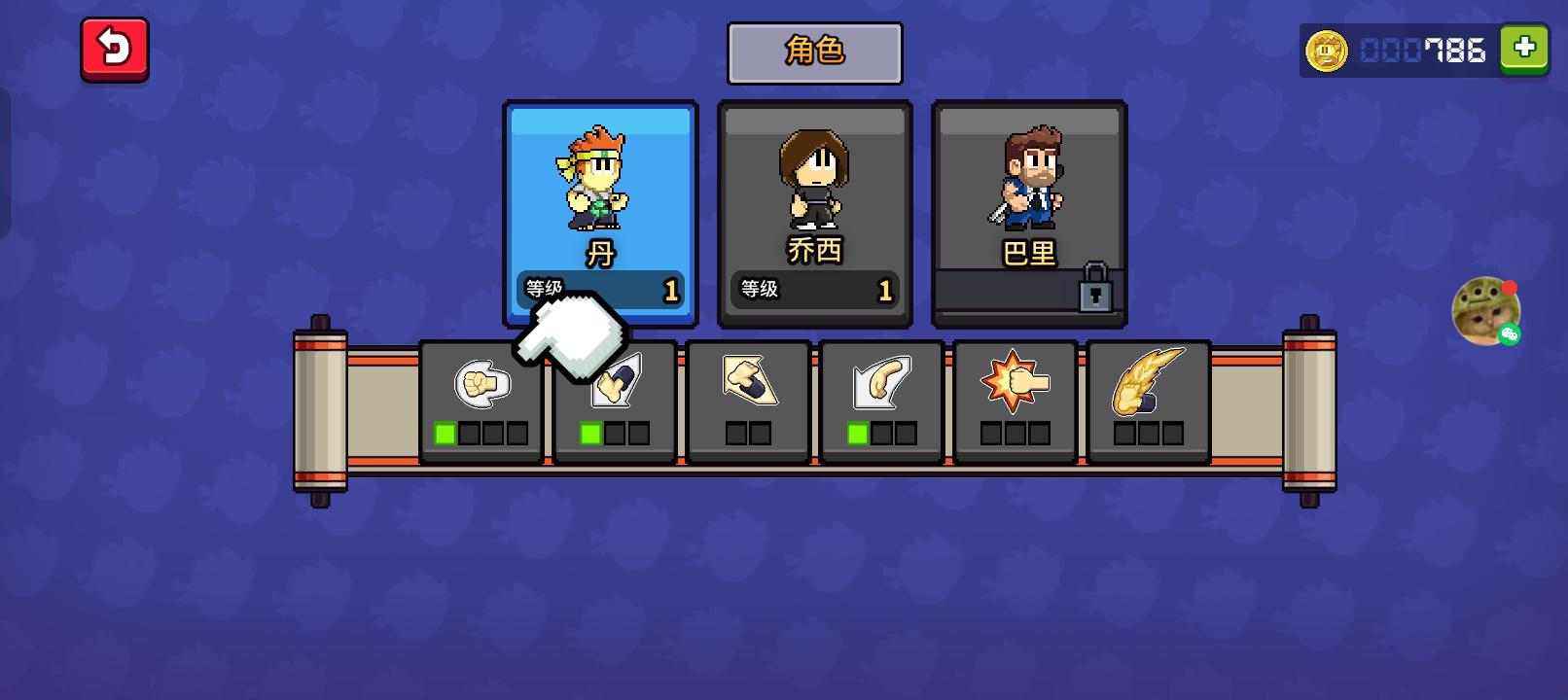
Task: Add coins with the green plus button
Action: [x=1524, y=48]
